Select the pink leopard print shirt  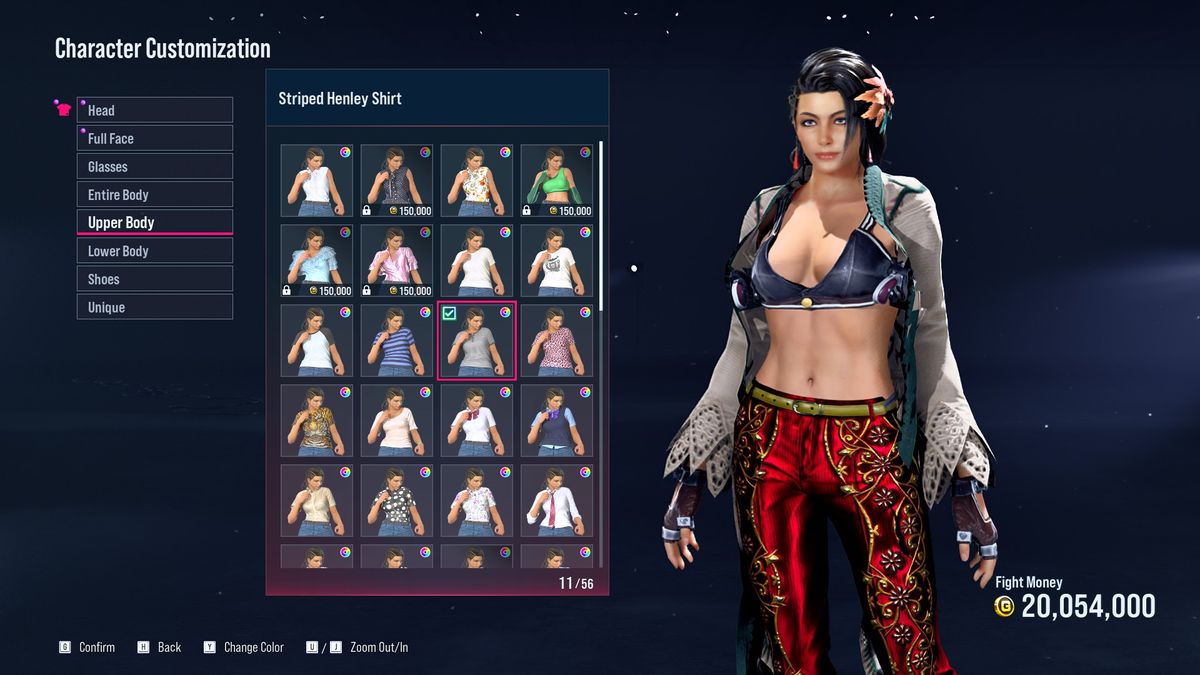(x=556, y=341)
